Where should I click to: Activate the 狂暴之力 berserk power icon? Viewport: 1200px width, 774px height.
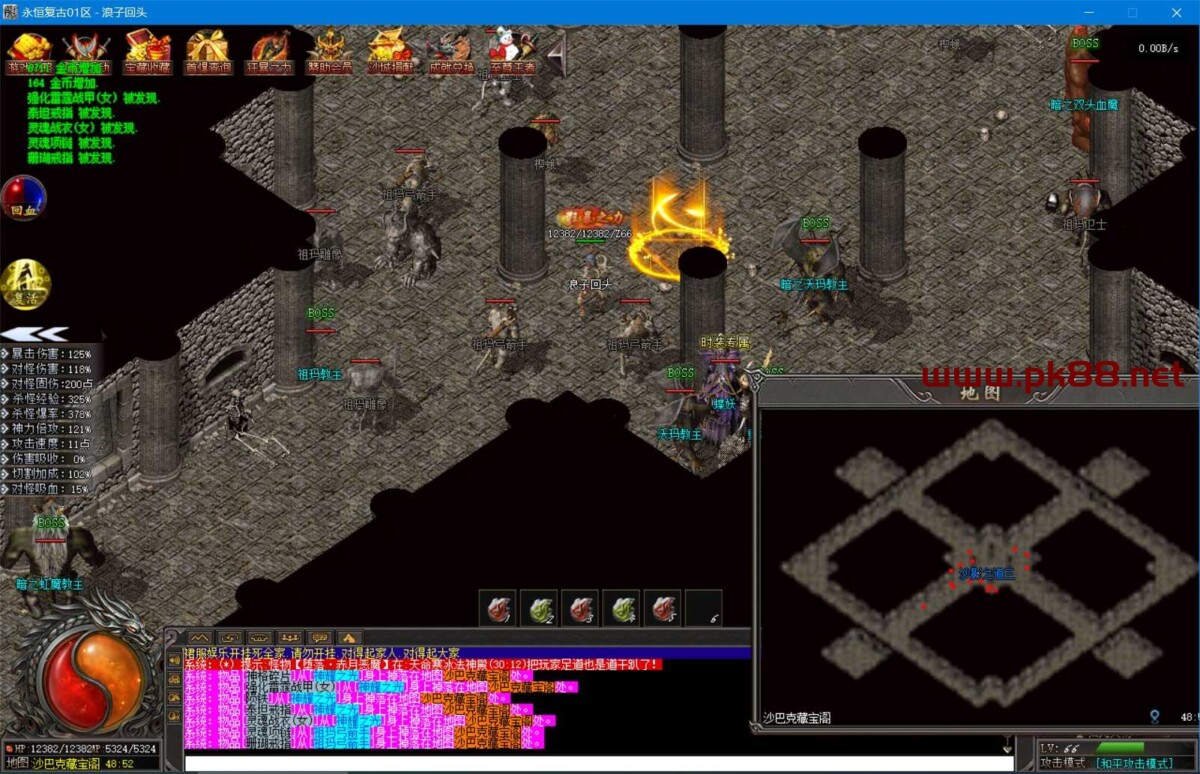(270, 50)
